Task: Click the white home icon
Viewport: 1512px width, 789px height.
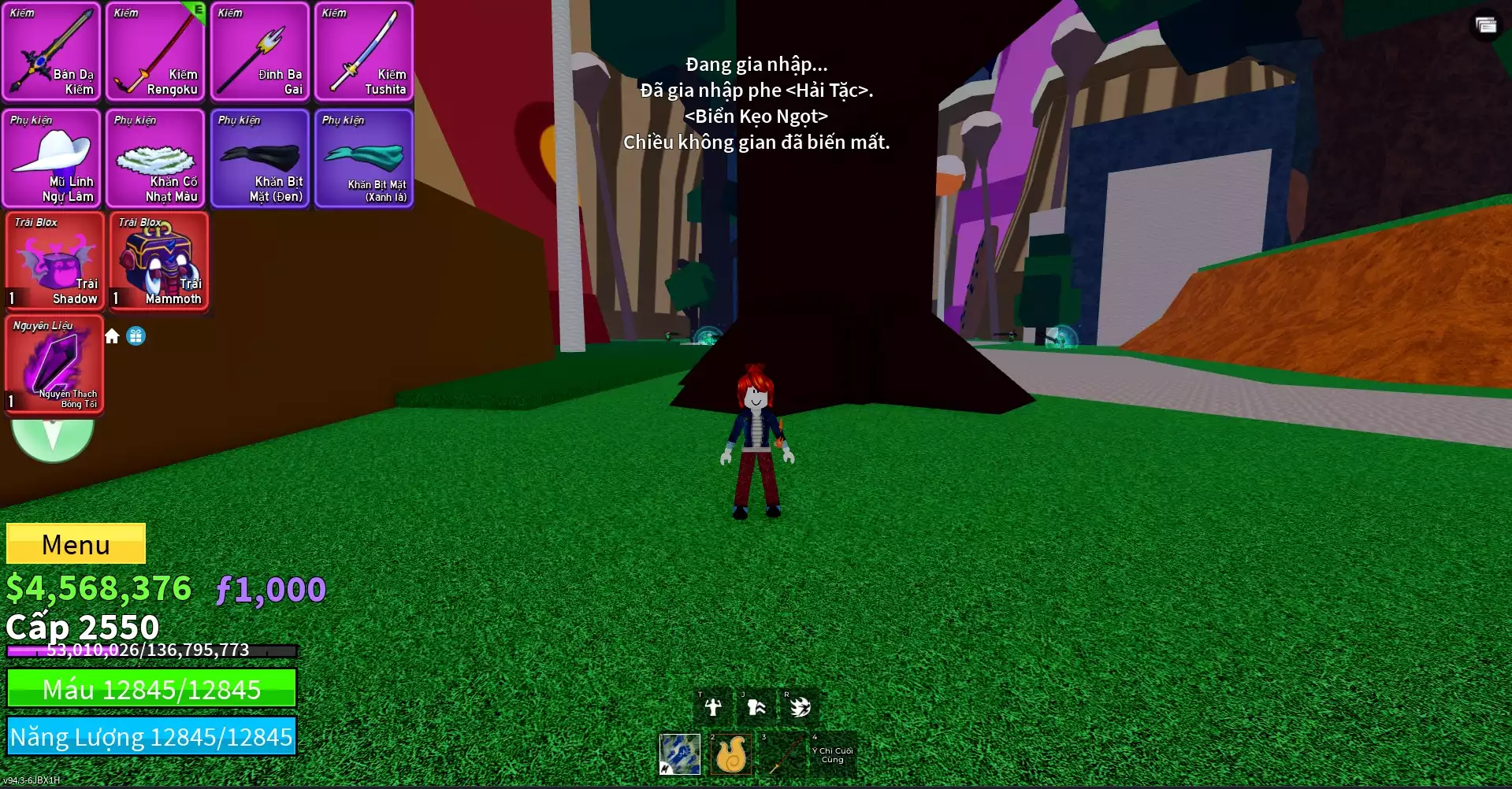Action: click(x=112, y=336)
